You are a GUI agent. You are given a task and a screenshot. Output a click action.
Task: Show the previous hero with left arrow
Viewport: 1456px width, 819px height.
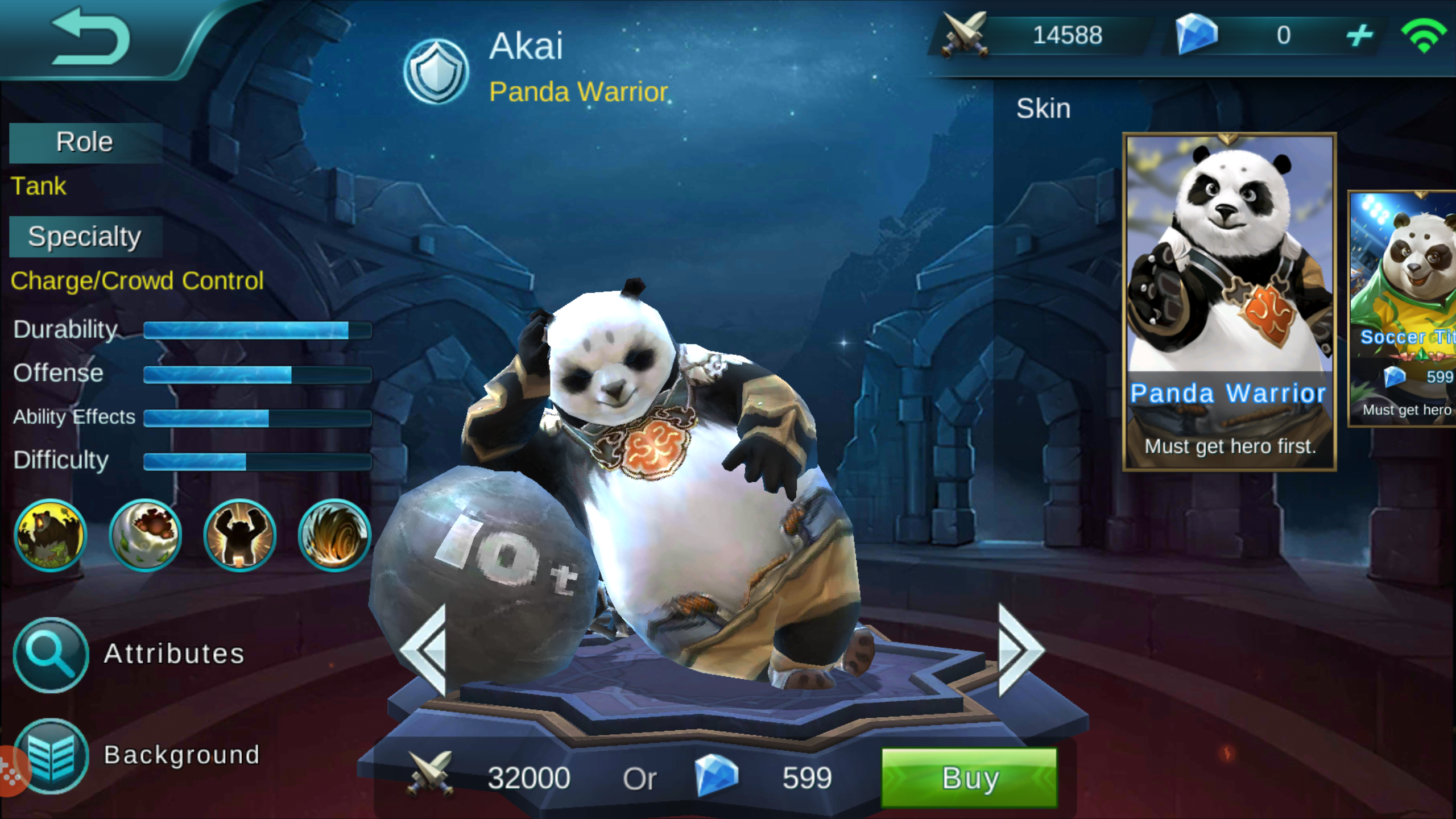click(424, 650)
